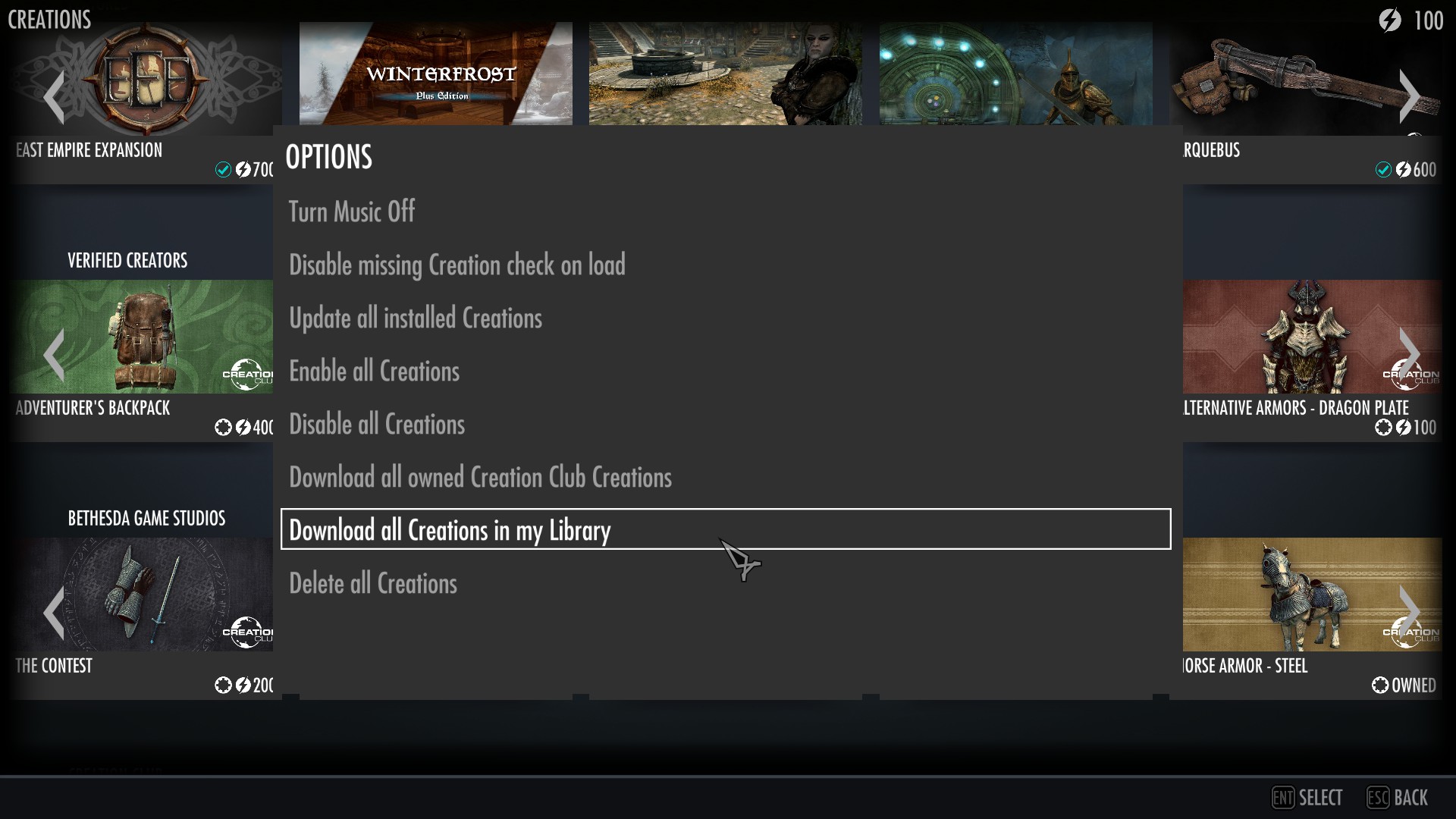Select Delete all Creations
The image size is (1456, 819).
(x=373, y=582)
